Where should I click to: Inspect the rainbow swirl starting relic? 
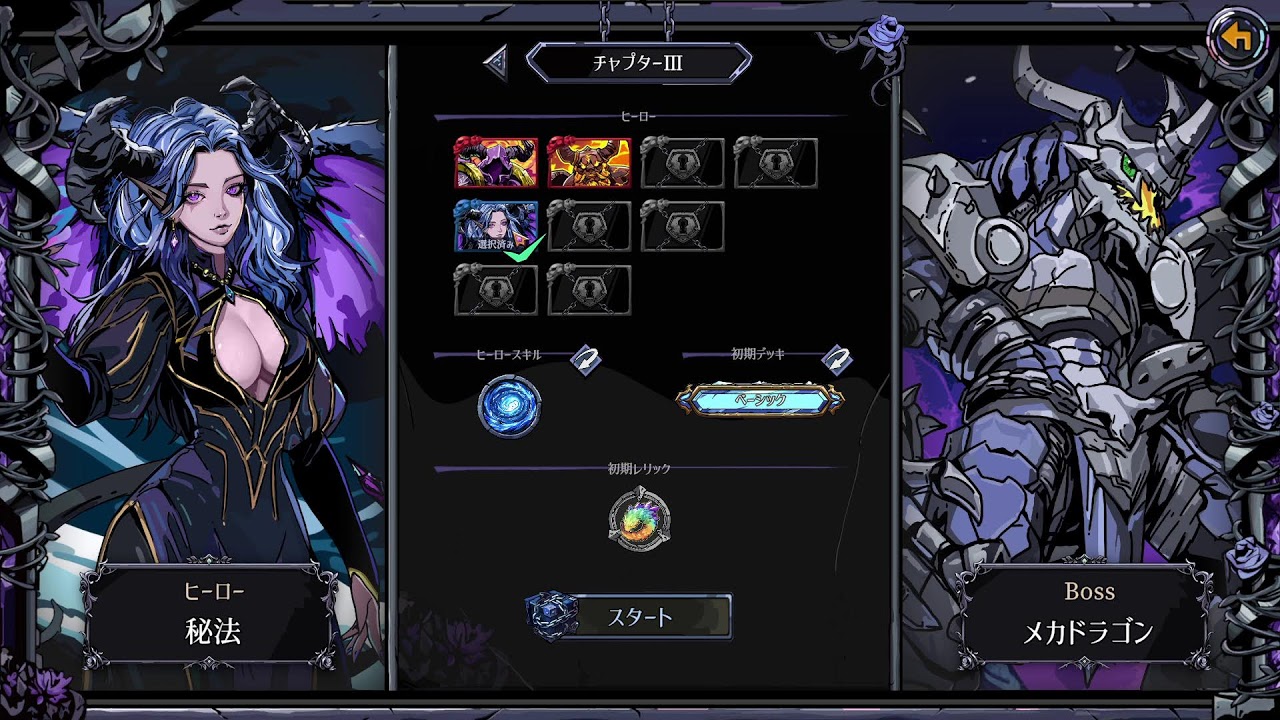tap(639, 520)
